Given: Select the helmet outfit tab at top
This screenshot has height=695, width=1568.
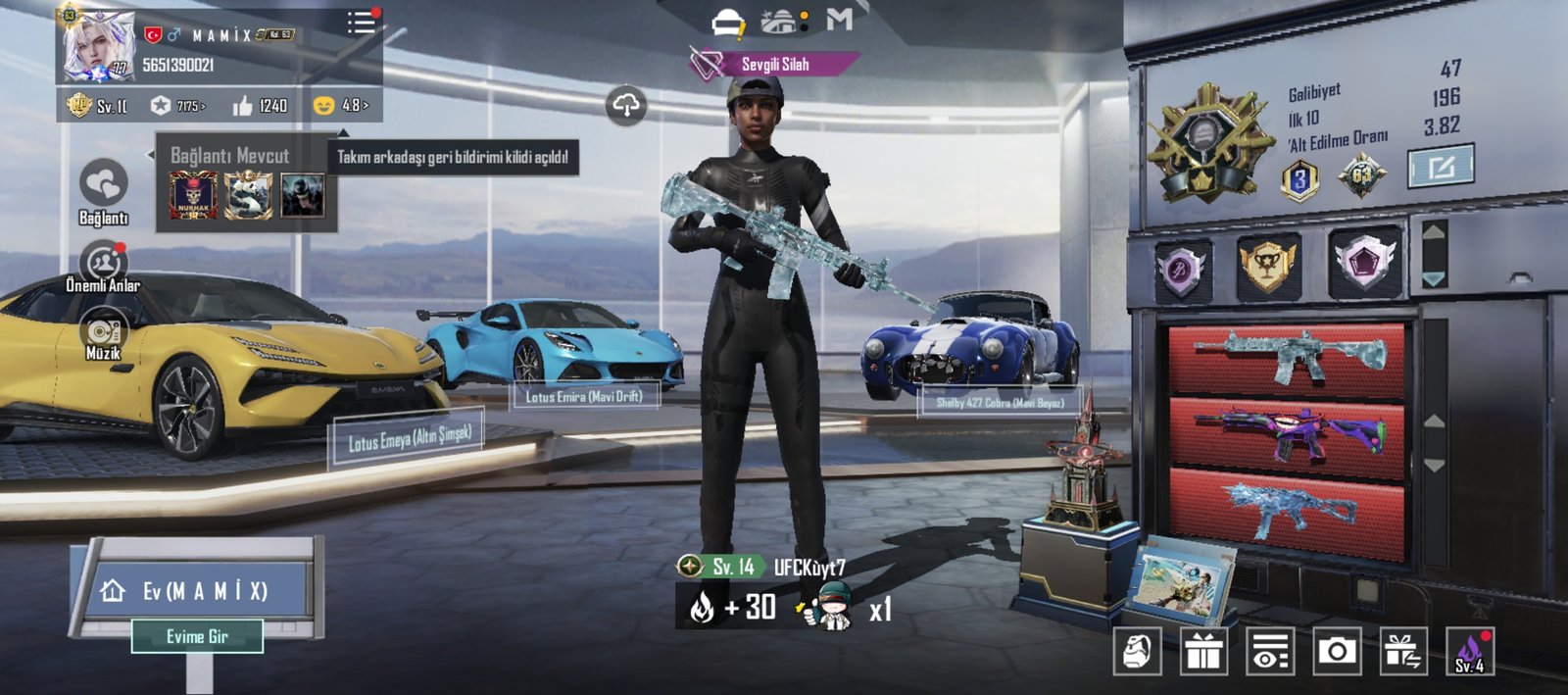Looking at the screenshot, I should (x=727, y=22).
